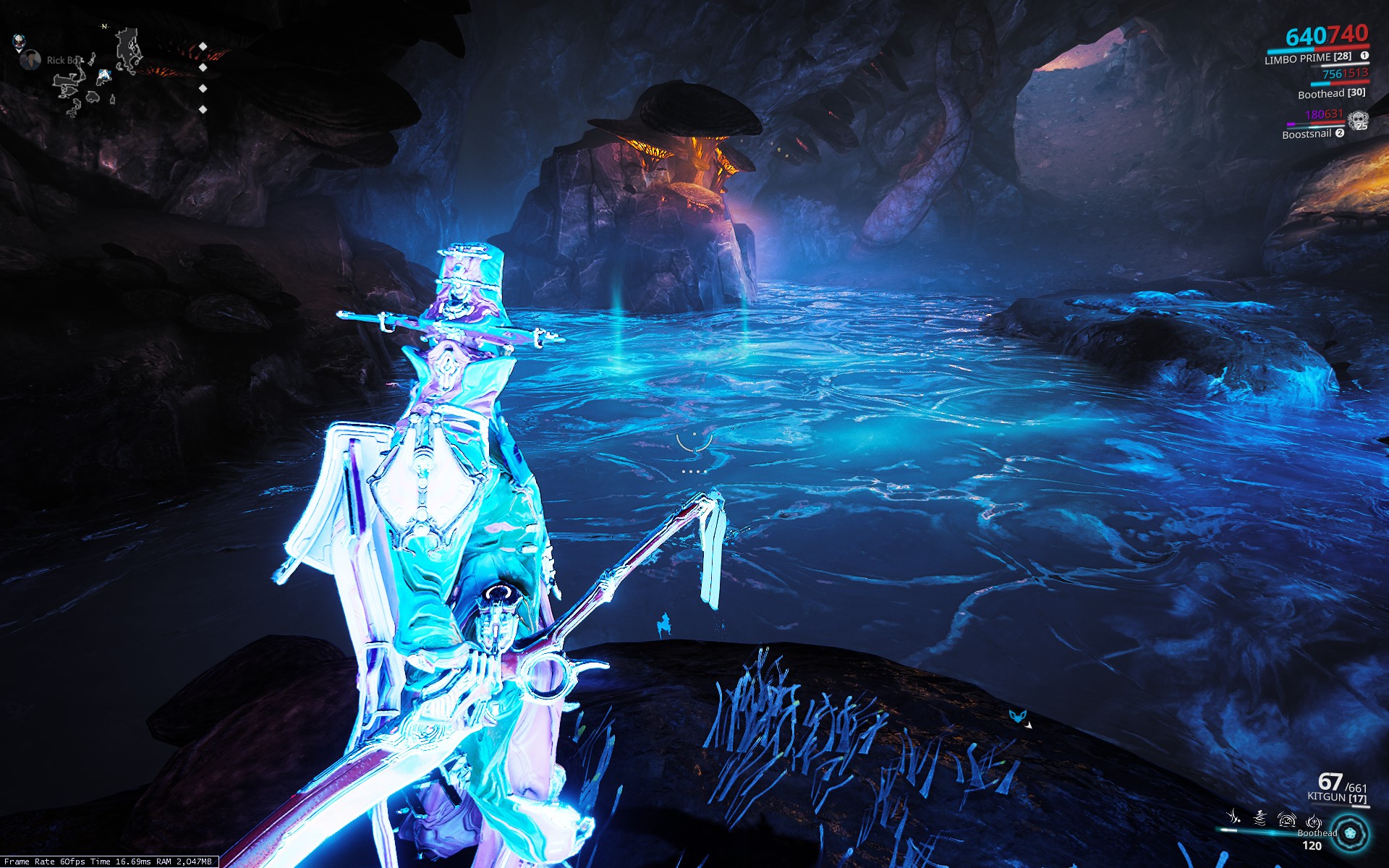Select Limbo's Banish ability icon

[x=1233, y=817]
